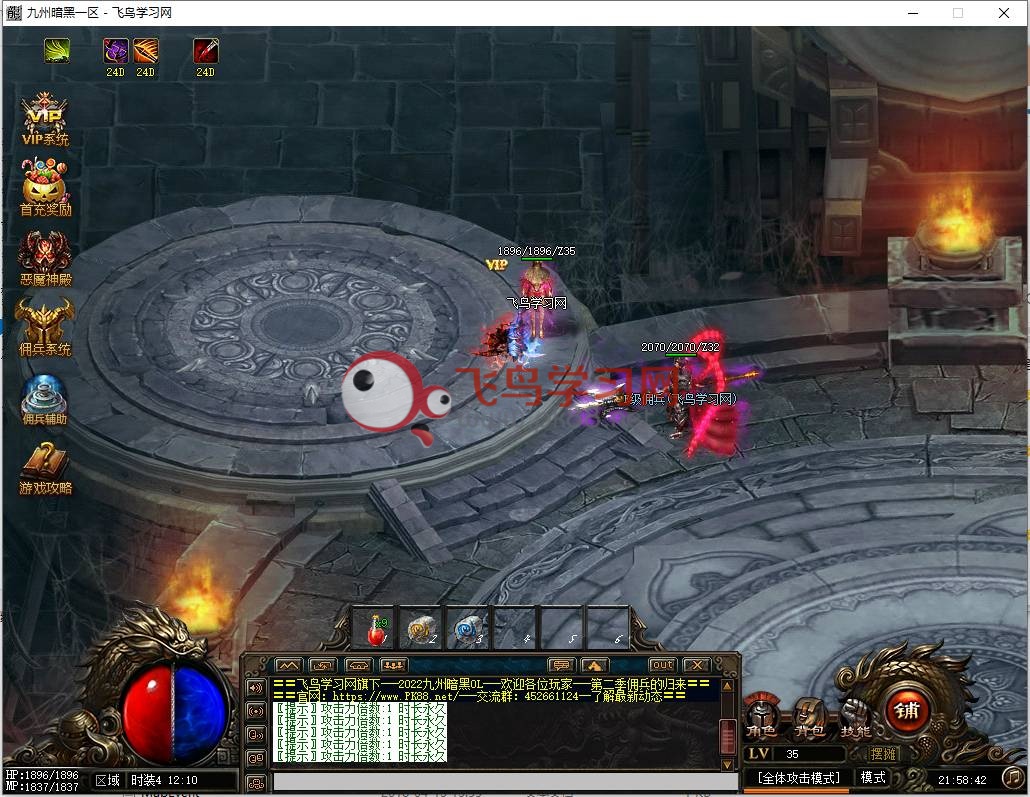Screen dimensions: 1030x797
Task: Use the red health potion slot
Action: 376,628
